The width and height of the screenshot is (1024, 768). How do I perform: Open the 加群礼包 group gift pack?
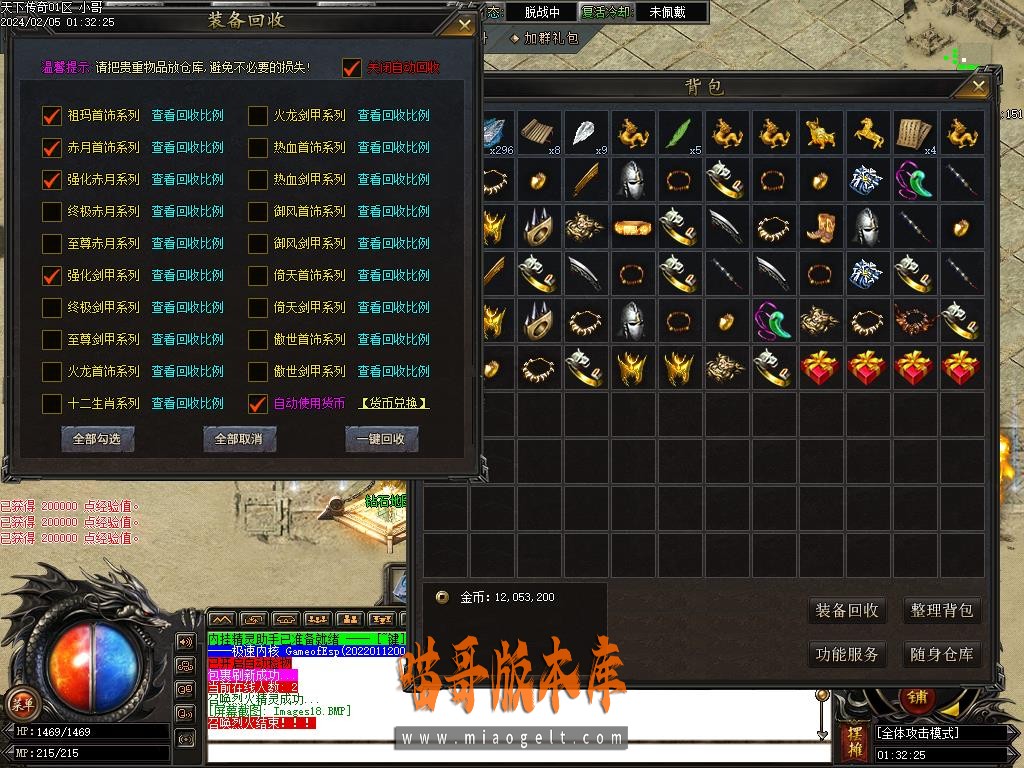(545, 38)
